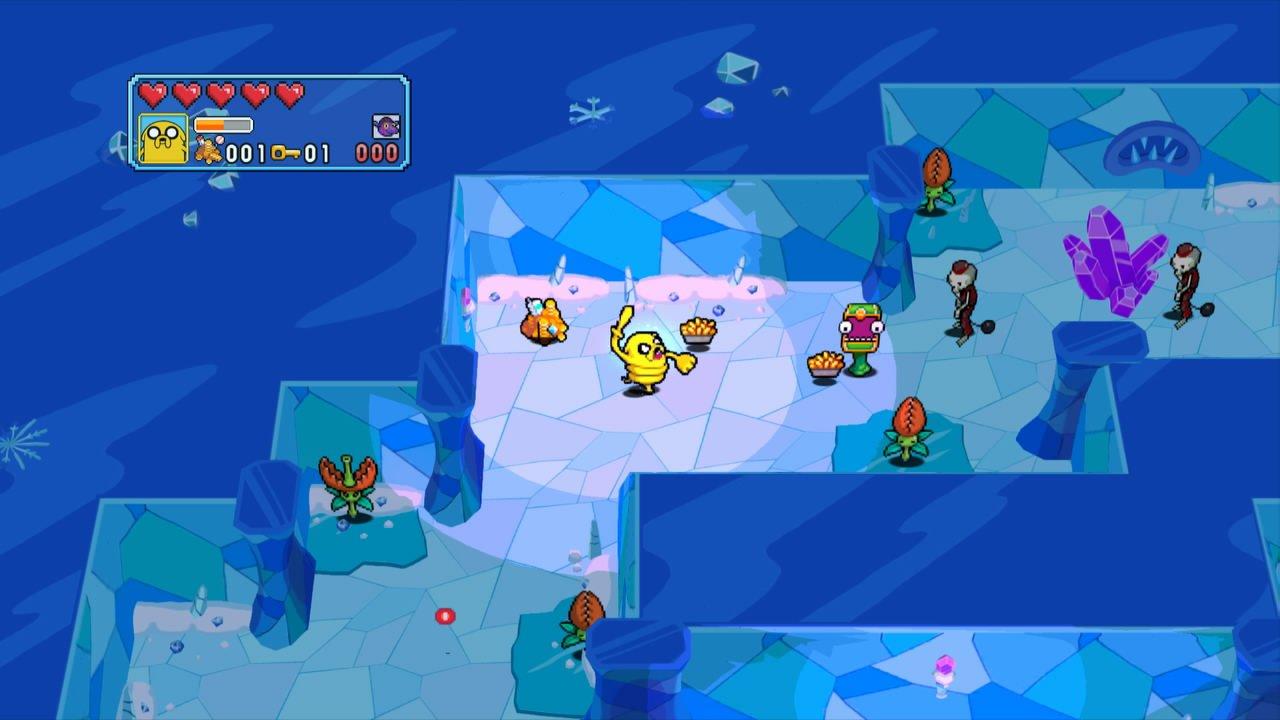Click the 000 red counter in the HUD
1280x720 pixels.
[x=376, y=150]
